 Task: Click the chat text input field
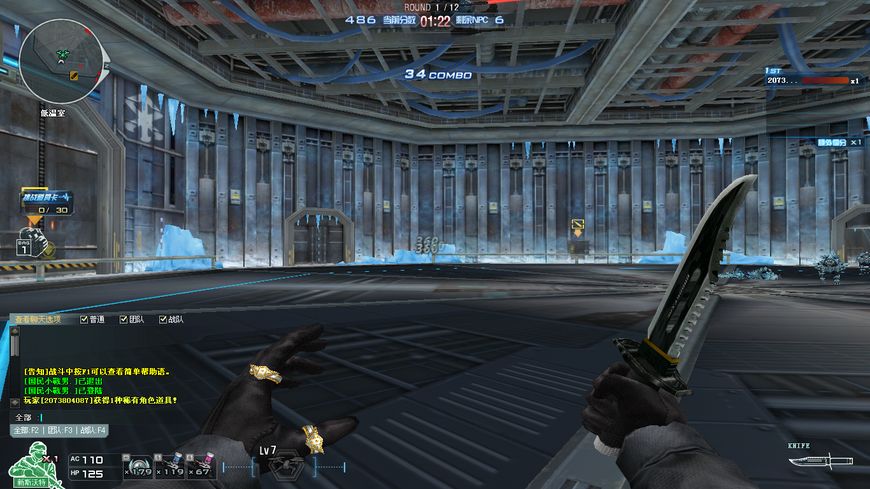tap(120, 417)
